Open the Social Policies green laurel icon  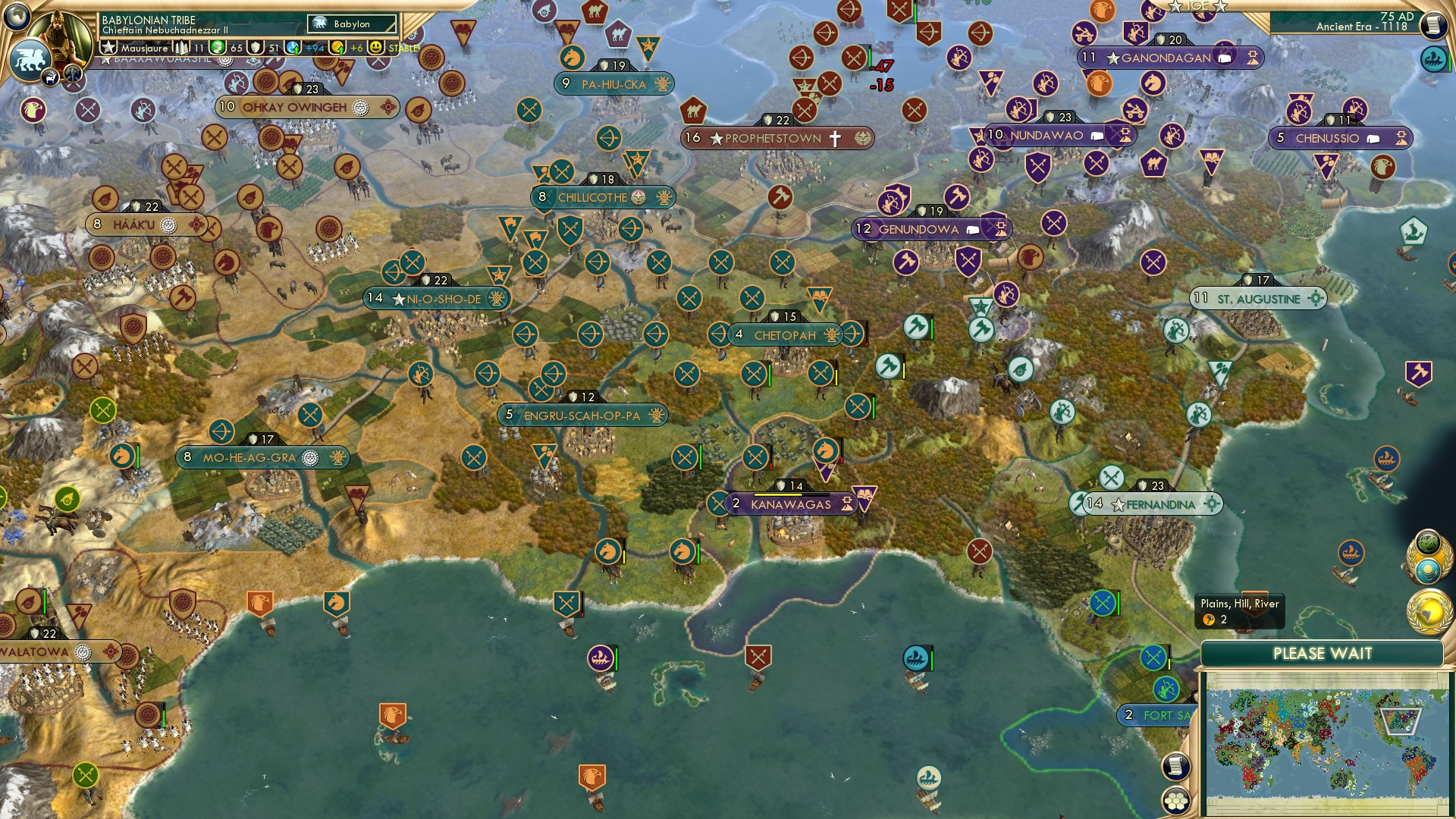(1429, 541)
